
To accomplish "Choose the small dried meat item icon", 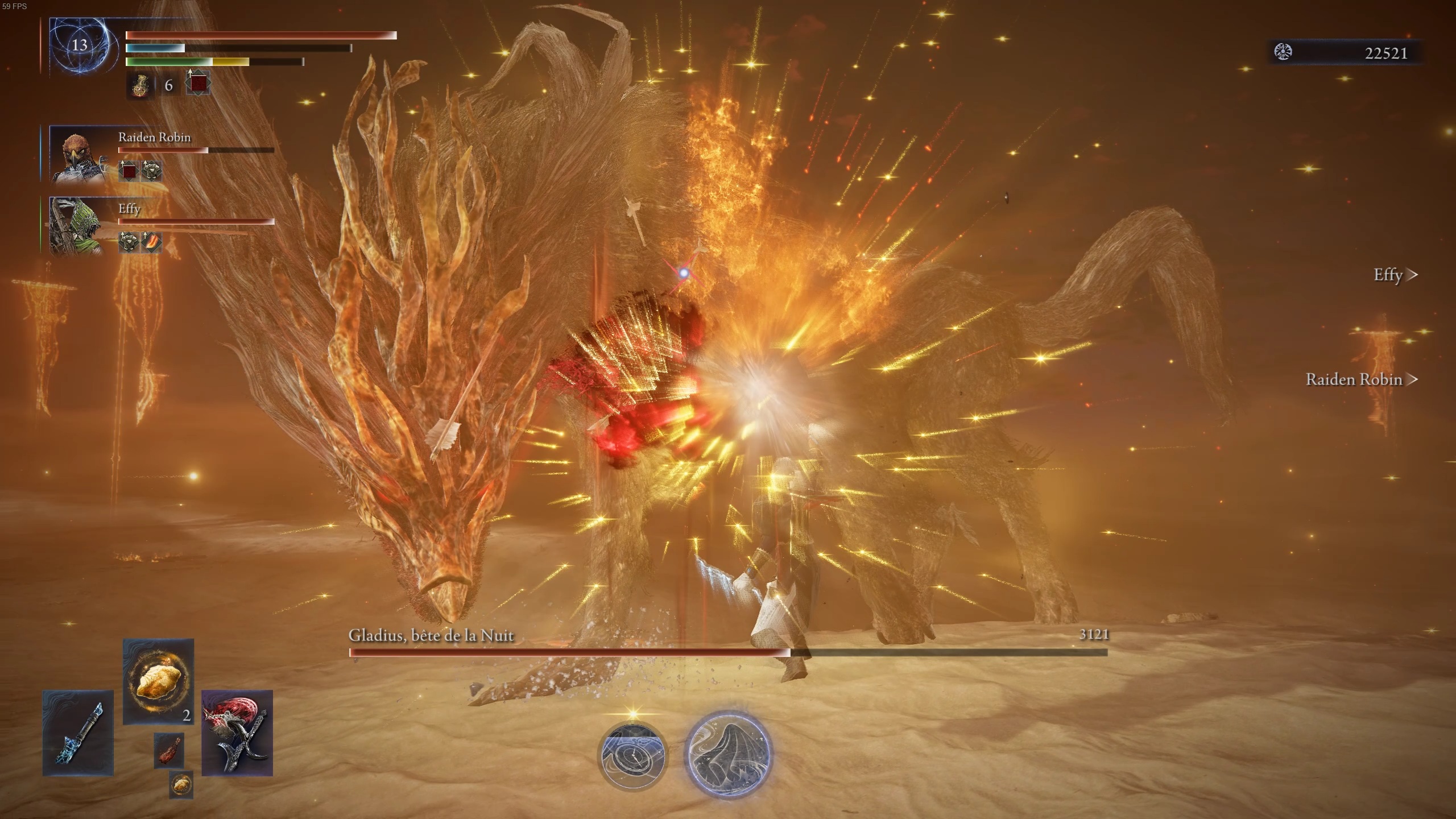I will point(168,750).
